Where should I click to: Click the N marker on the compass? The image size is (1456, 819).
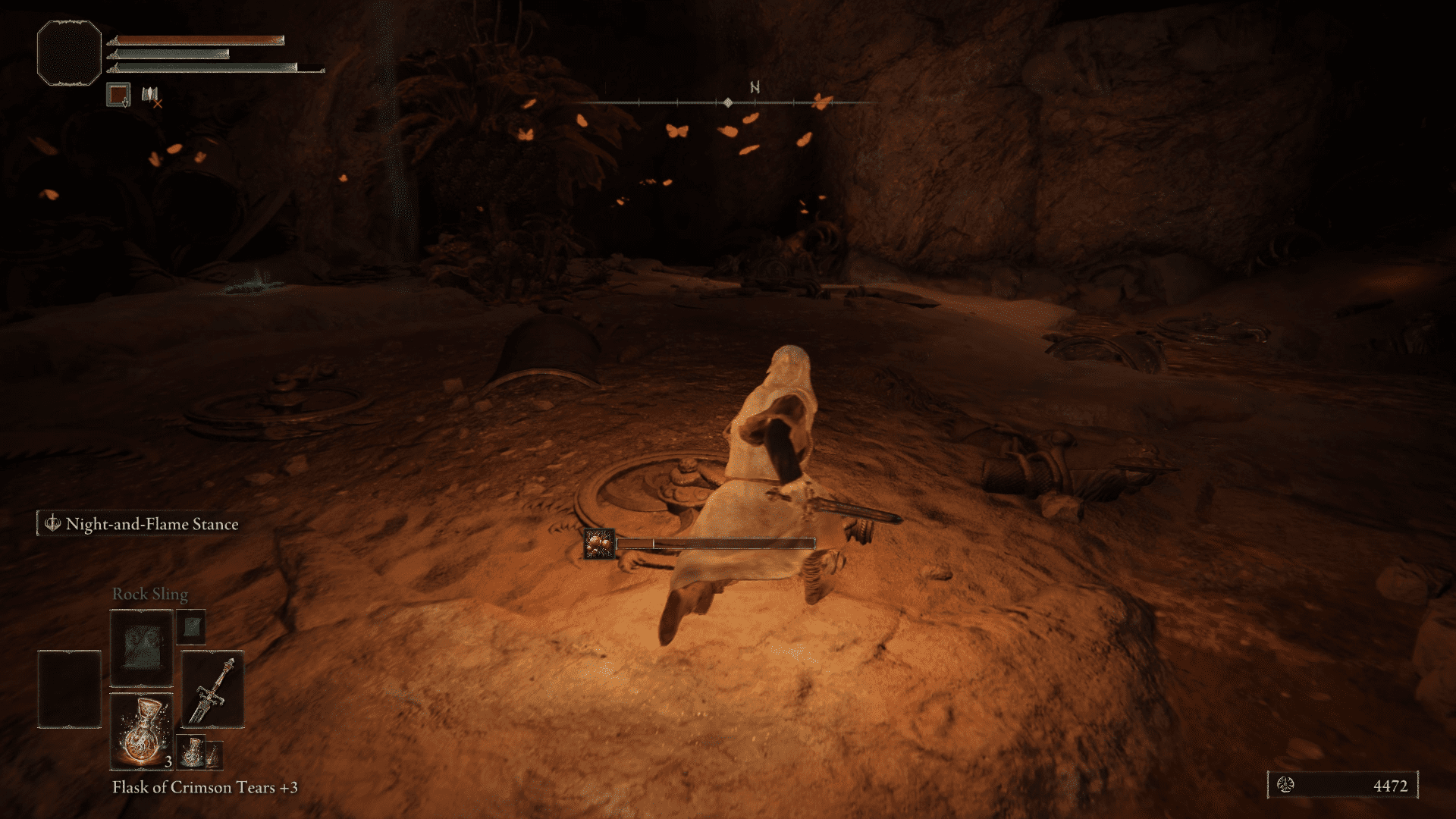point(753,89)
